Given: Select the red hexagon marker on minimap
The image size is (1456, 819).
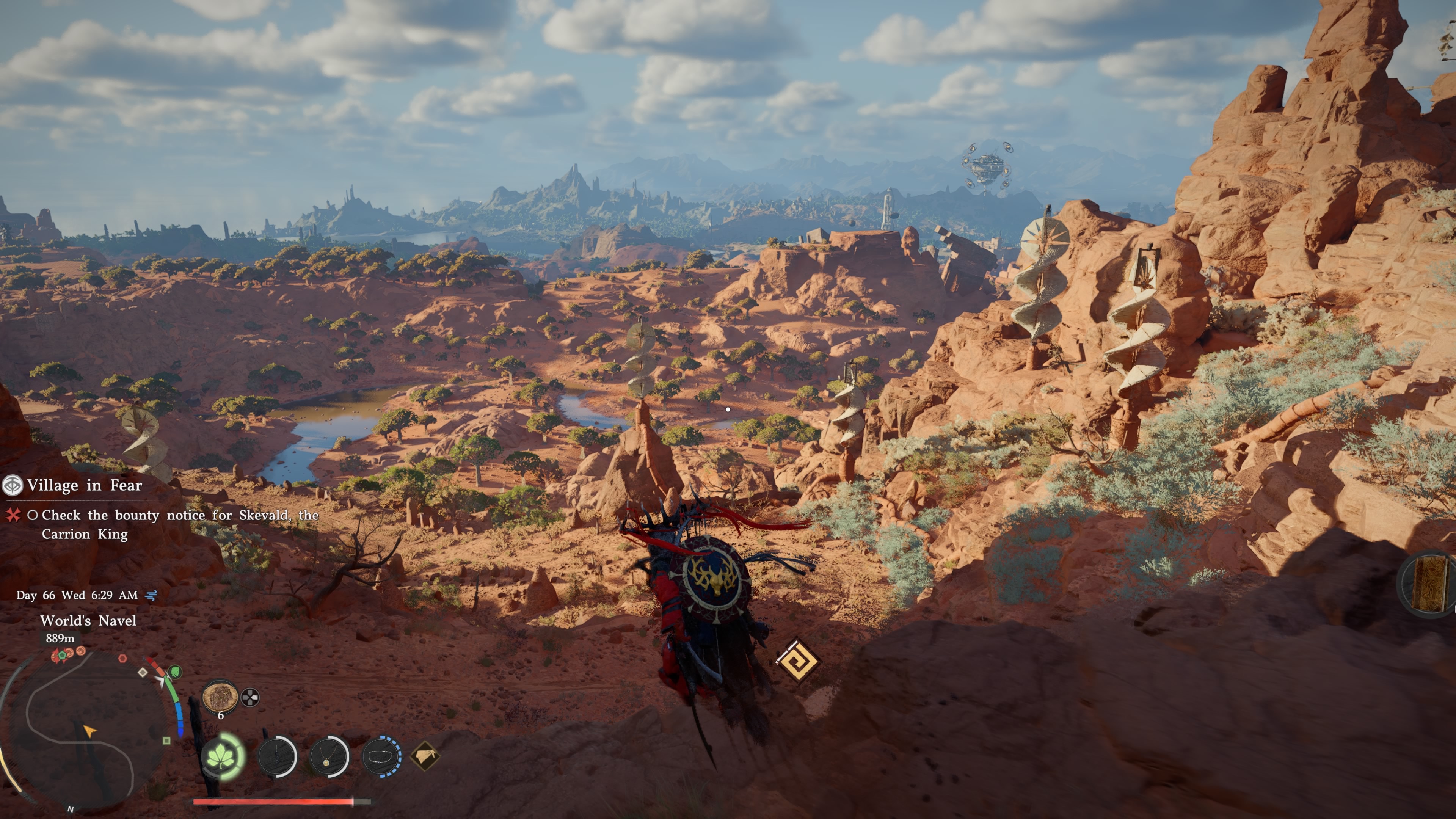Looking at the screenshot, I should (122, 659).
